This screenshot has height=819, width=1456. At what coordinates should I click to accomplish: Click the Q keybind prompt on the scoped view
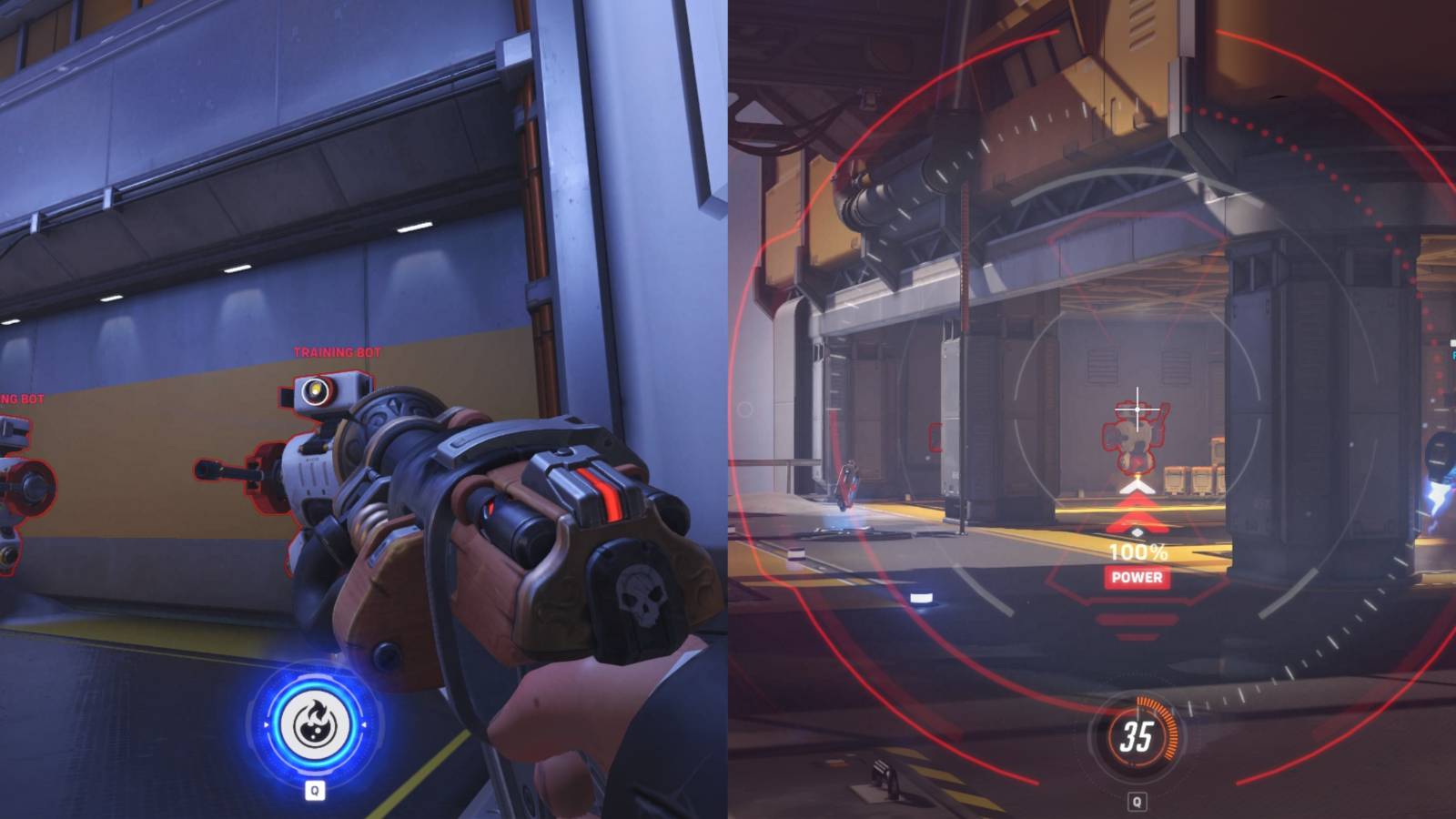tap(1136, 801)
